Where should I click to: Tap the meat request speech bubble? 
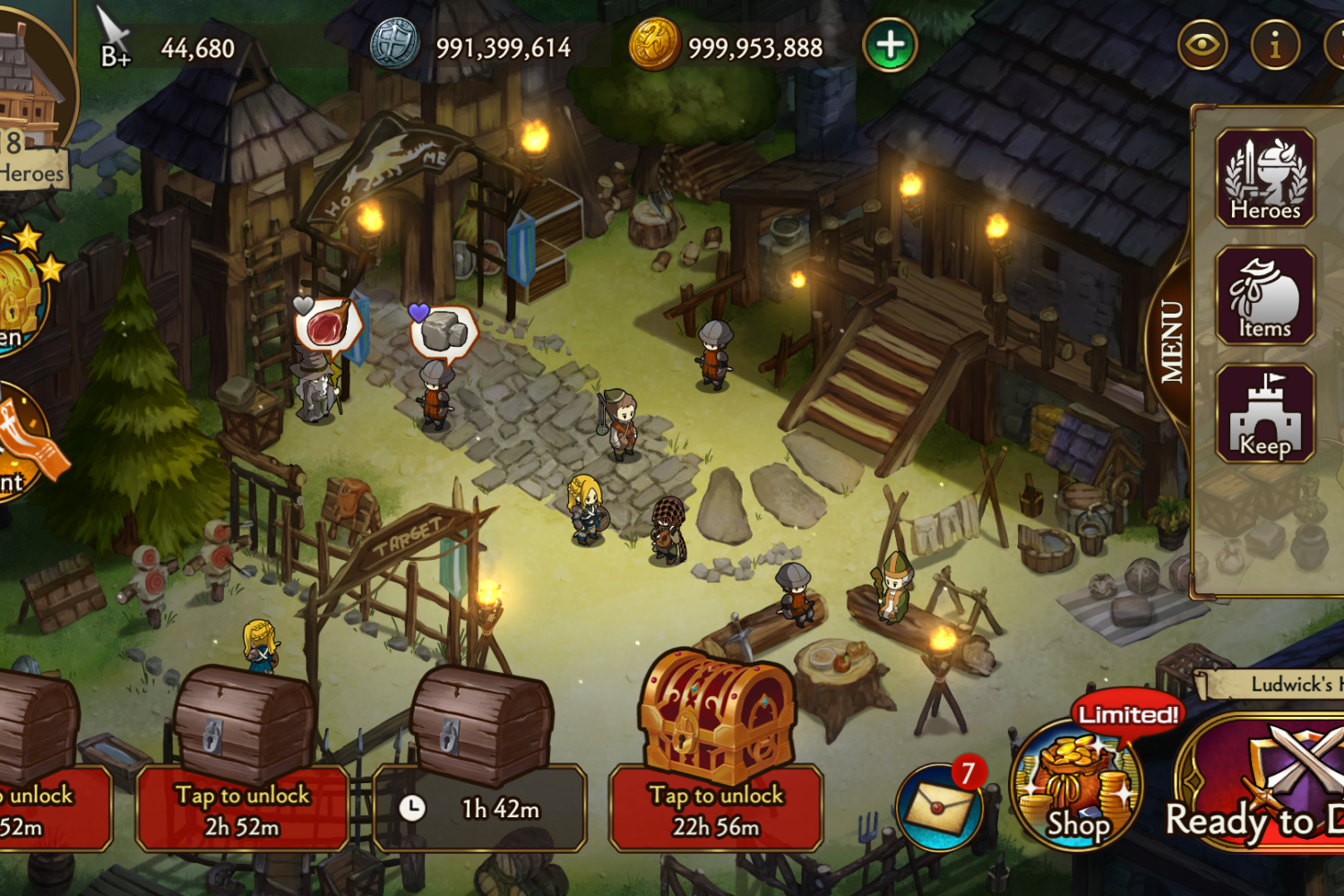328,326
